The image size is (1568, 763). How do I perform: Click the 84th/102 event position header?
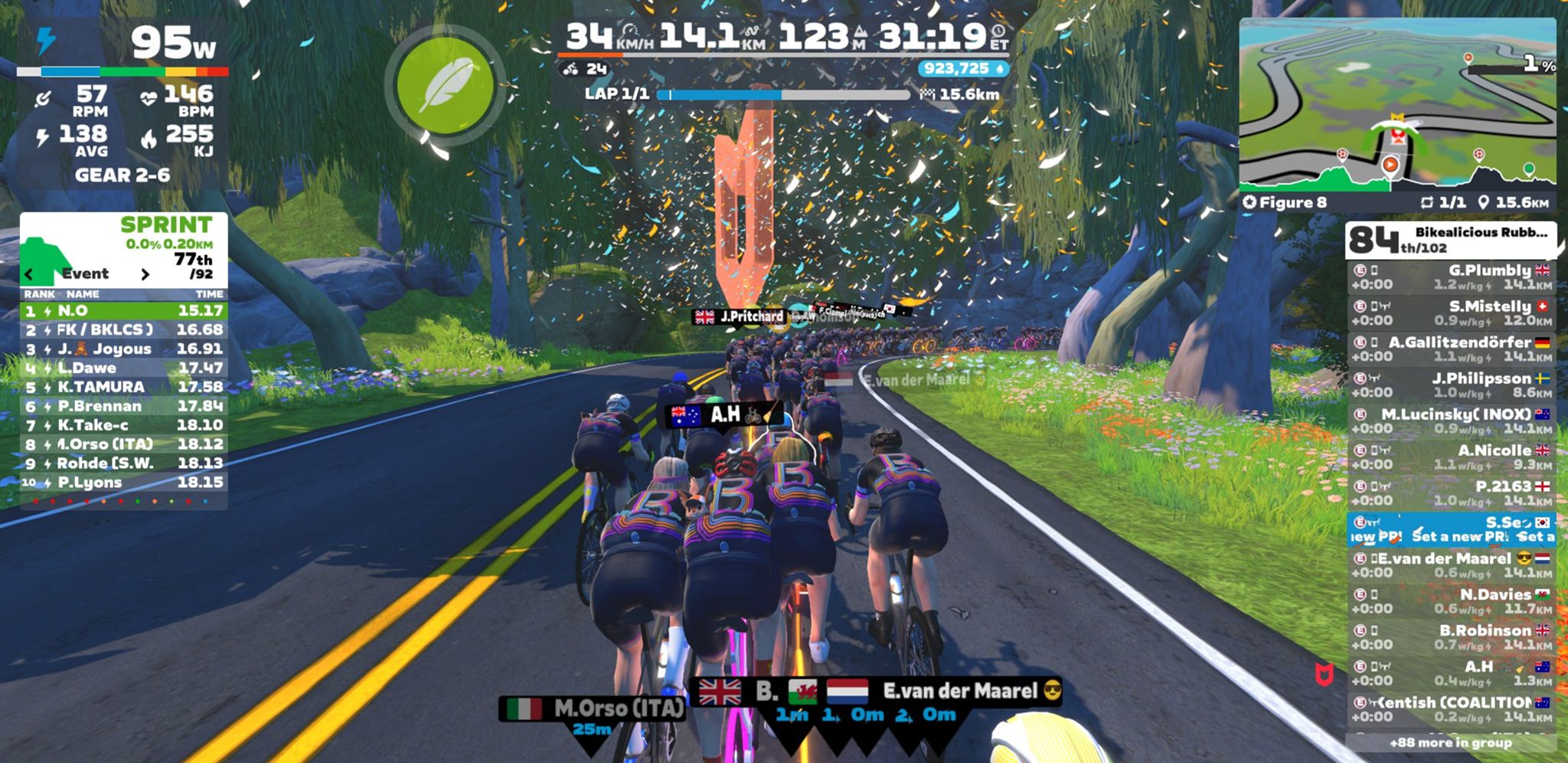[1451, 240]
